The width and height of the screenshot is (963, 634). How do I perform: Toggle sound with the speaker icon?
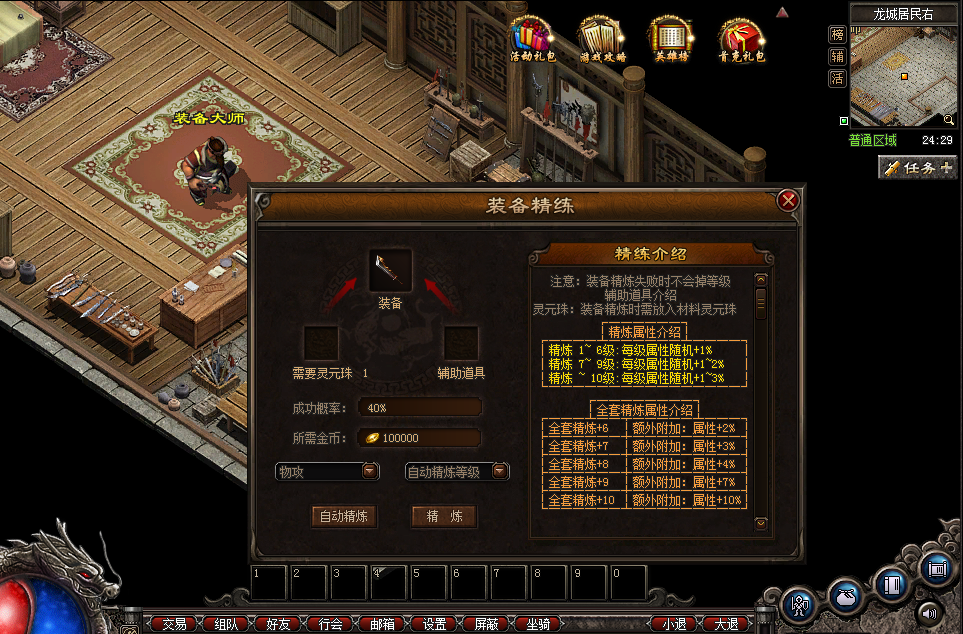(930, 613)
